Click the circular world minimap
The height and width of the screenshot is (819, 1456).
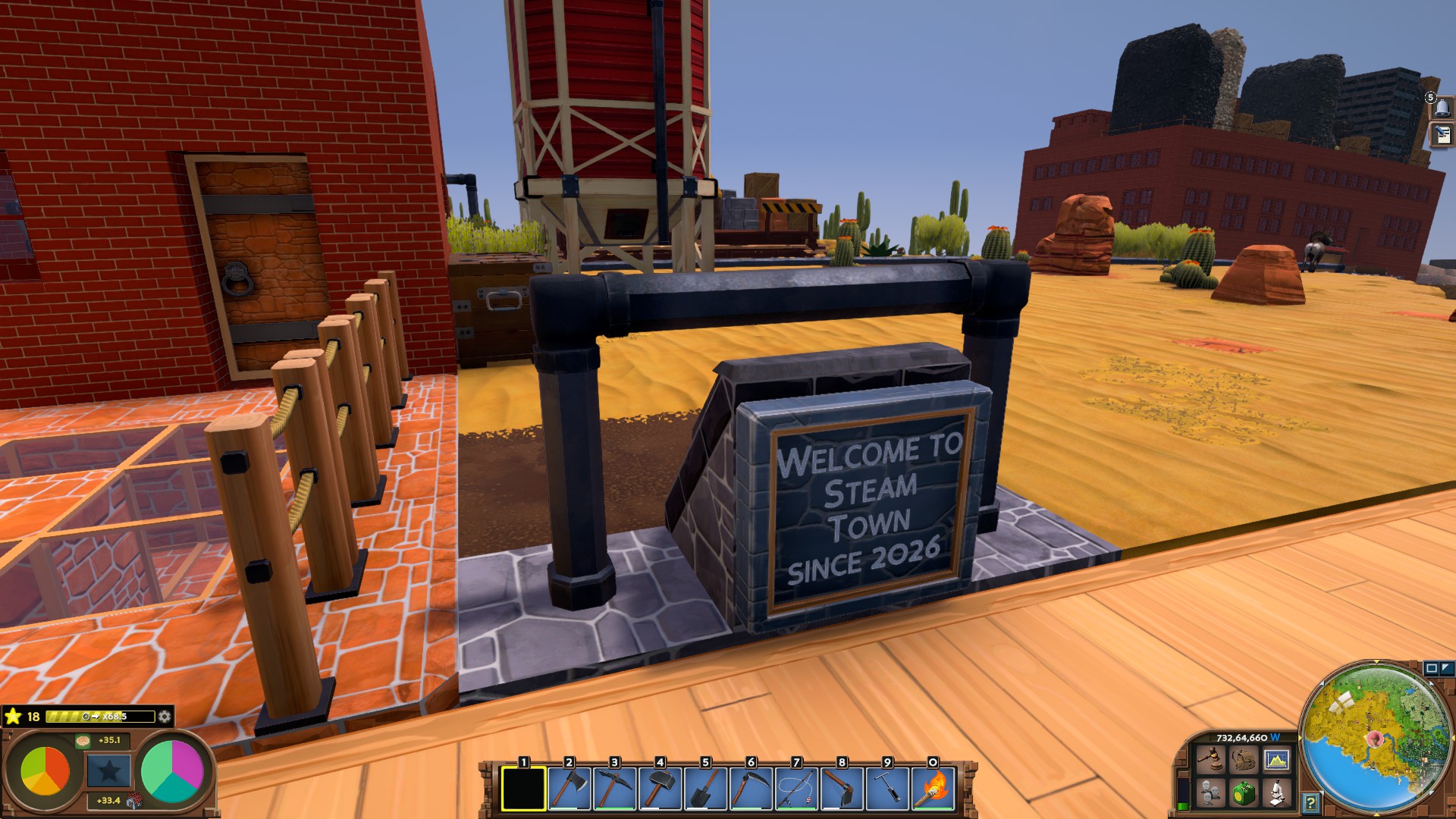(x=1376, y=739)
